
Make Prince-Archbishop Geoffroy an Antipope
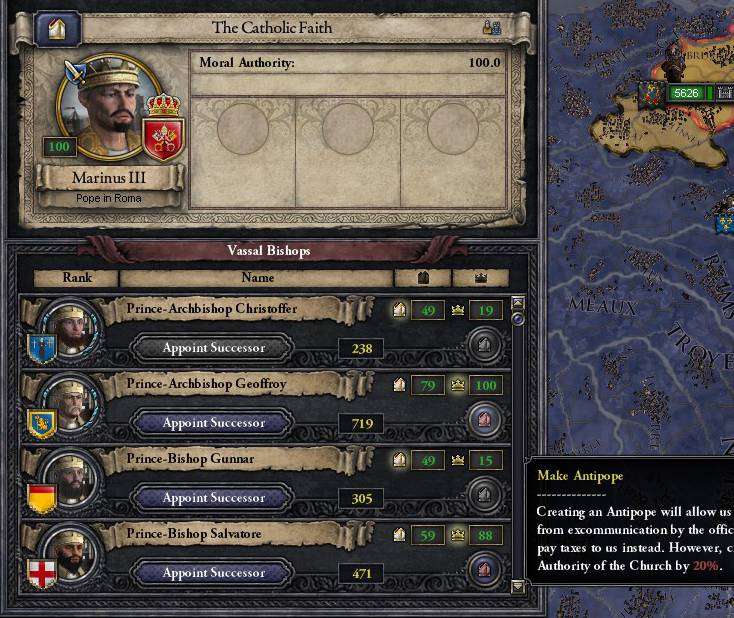484,421
